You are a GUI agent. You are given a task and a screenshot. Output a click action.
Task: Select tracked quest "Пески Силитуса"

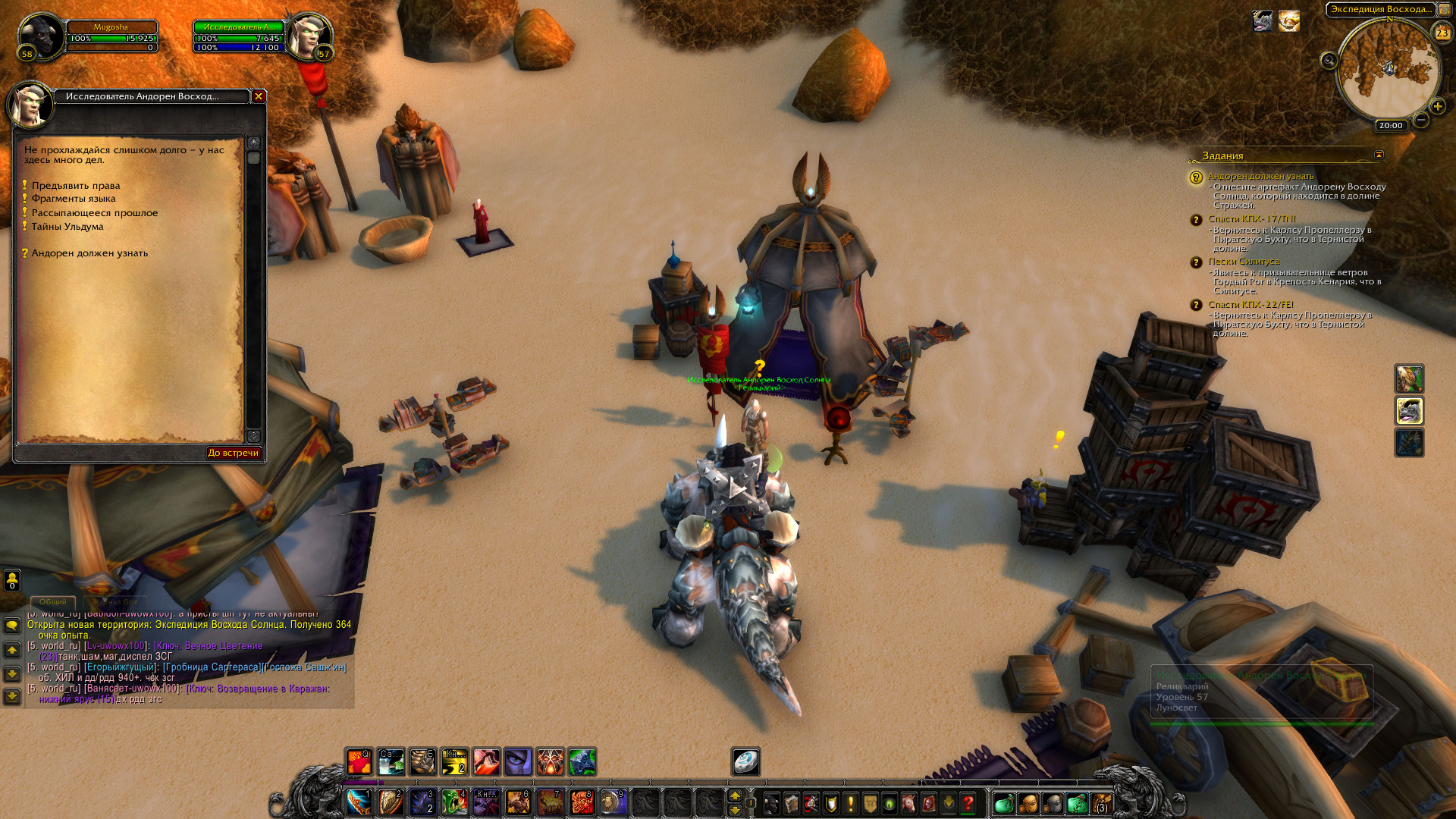pyautogui.click(x=1243, y=262)
